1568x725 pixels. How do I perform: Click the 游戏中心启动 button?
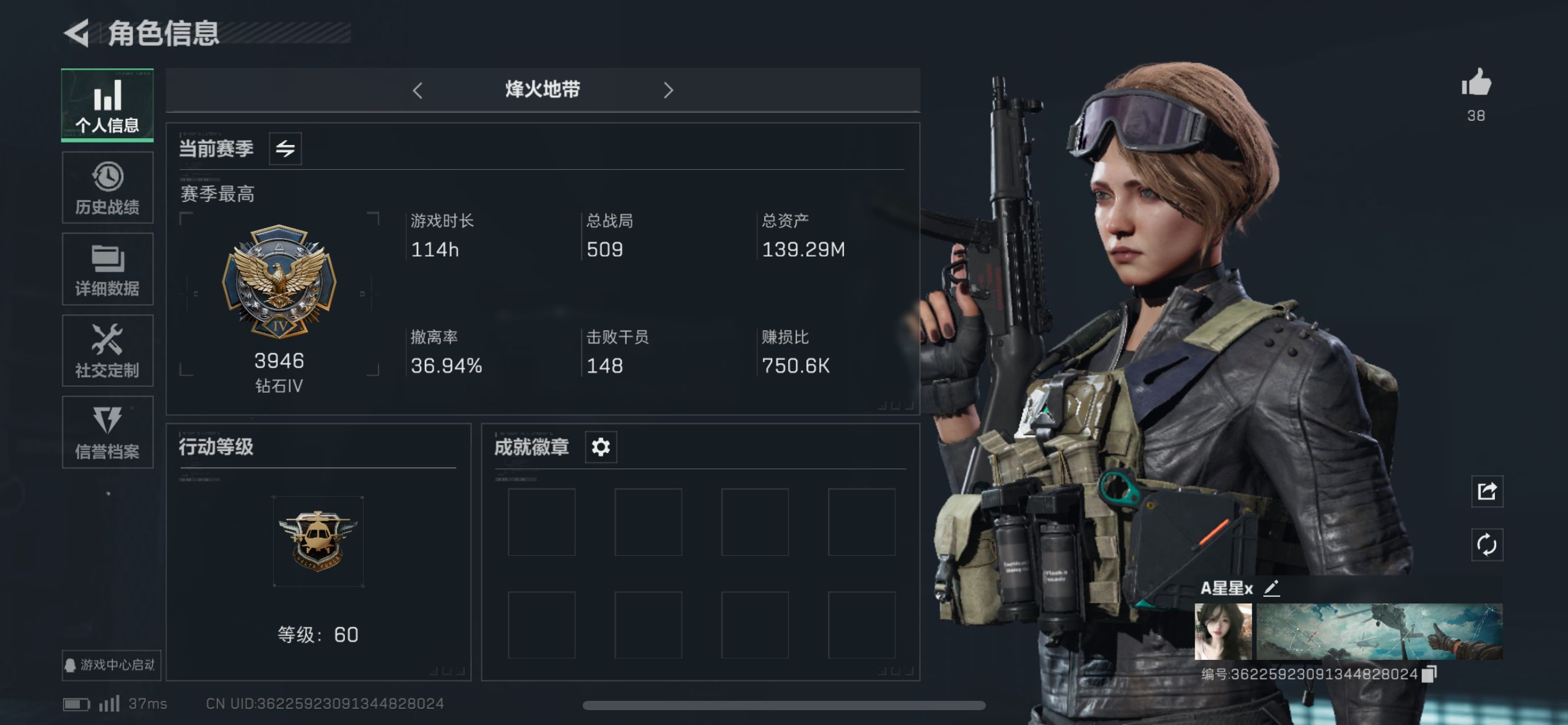[x=111, y=665]
